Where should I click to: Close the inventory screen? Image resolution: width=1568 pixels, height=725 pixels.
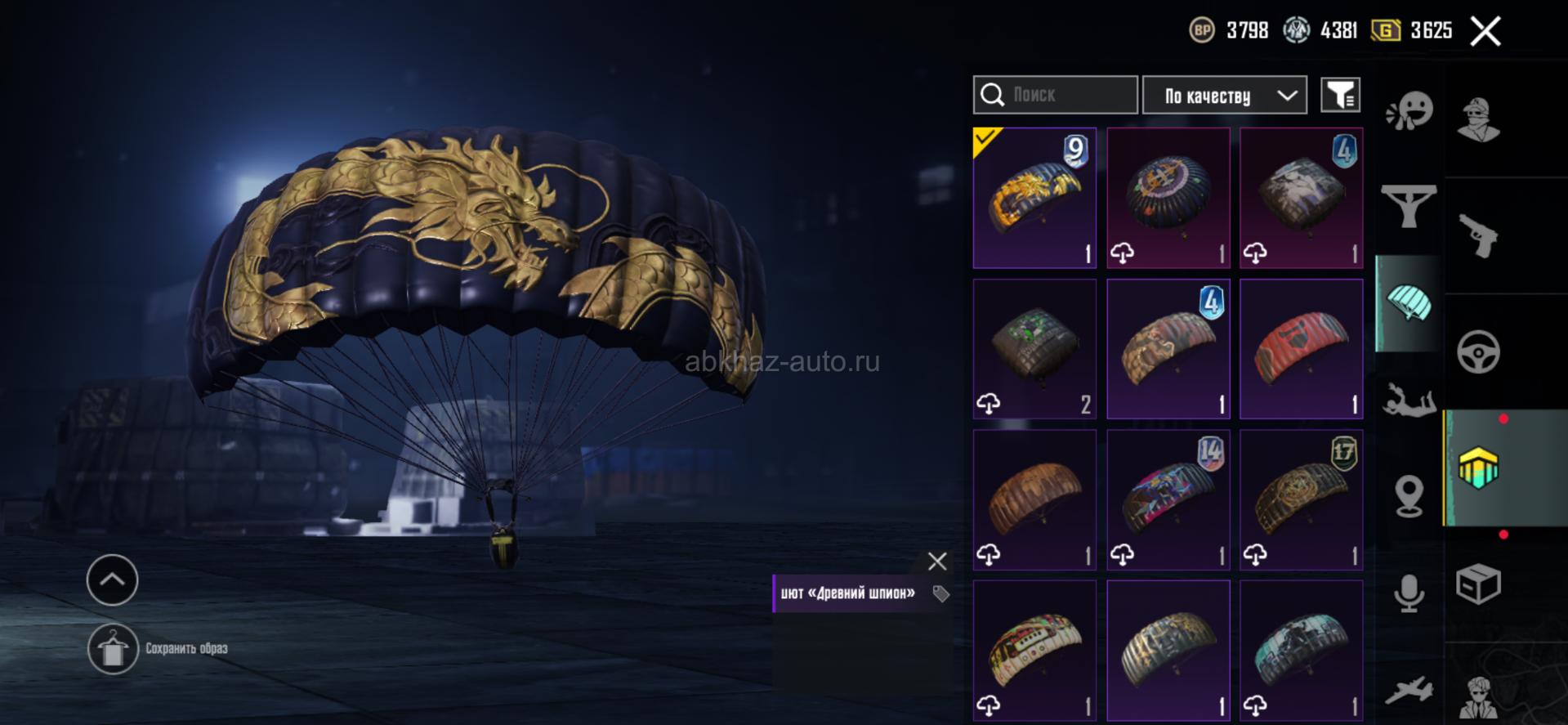1485,32
